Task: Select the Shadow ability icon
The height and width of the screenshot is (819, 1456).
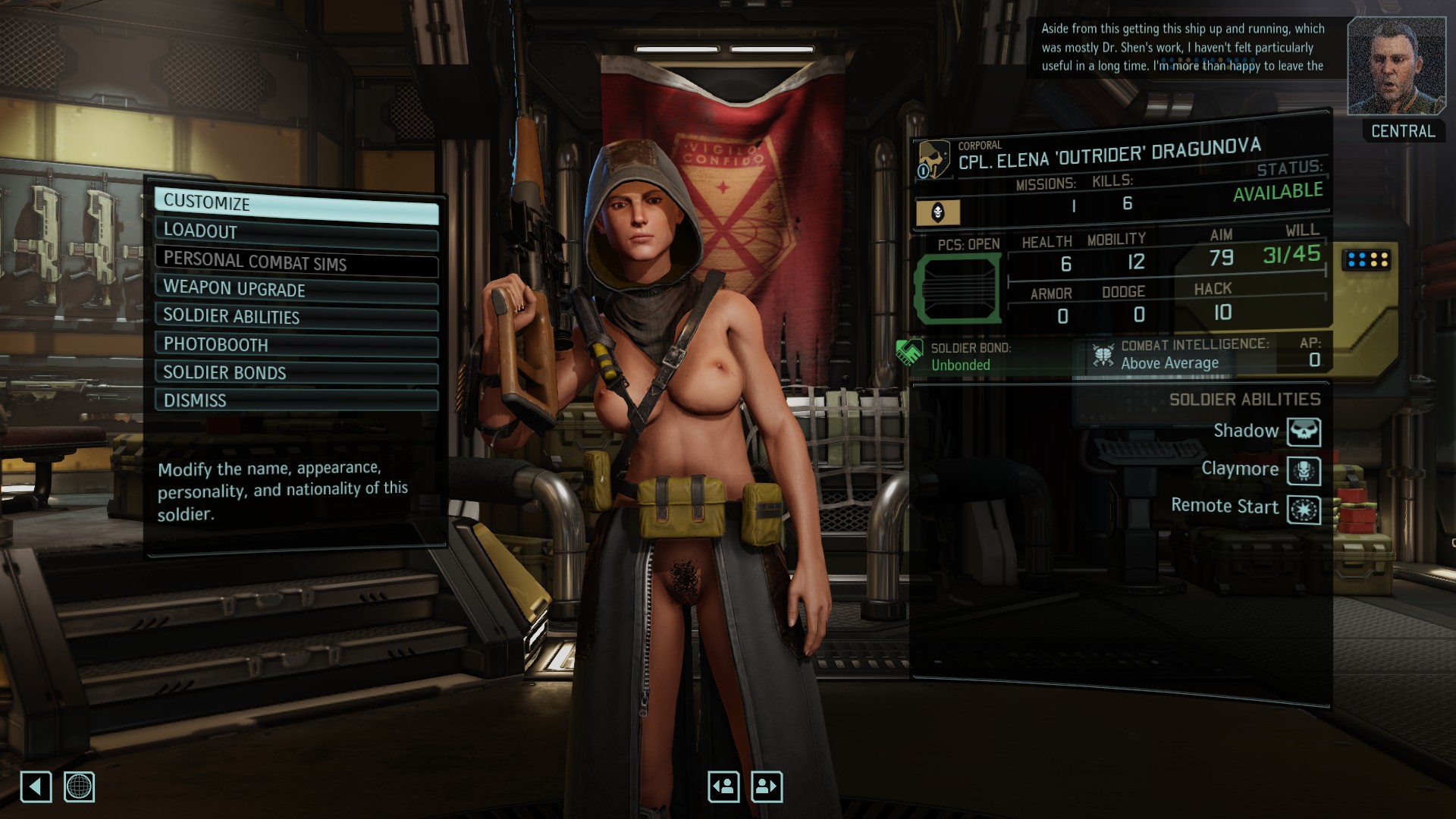Action: coord(1304,431)
